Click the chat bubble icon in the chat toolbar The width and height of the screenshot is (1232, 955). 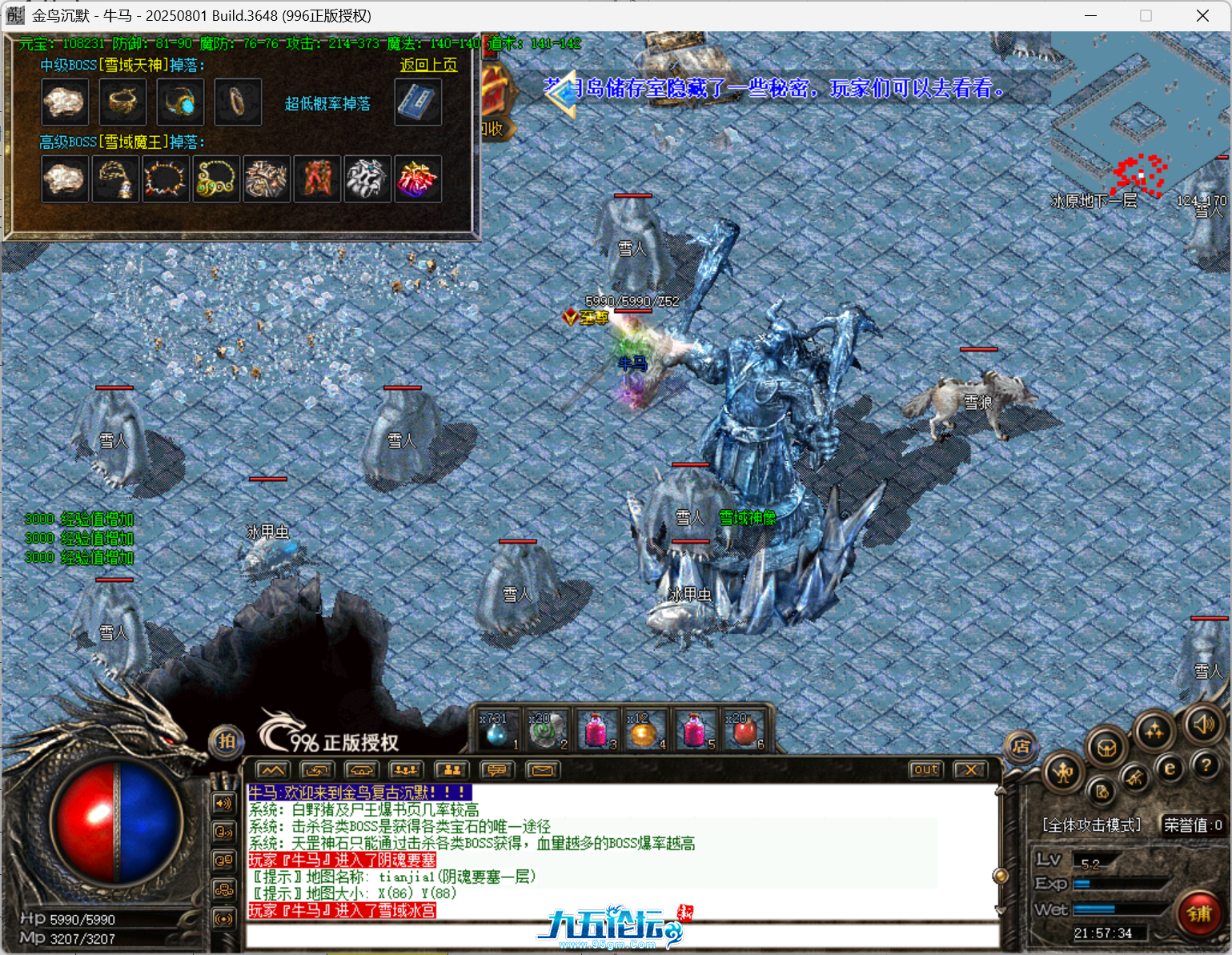point(497,770)
